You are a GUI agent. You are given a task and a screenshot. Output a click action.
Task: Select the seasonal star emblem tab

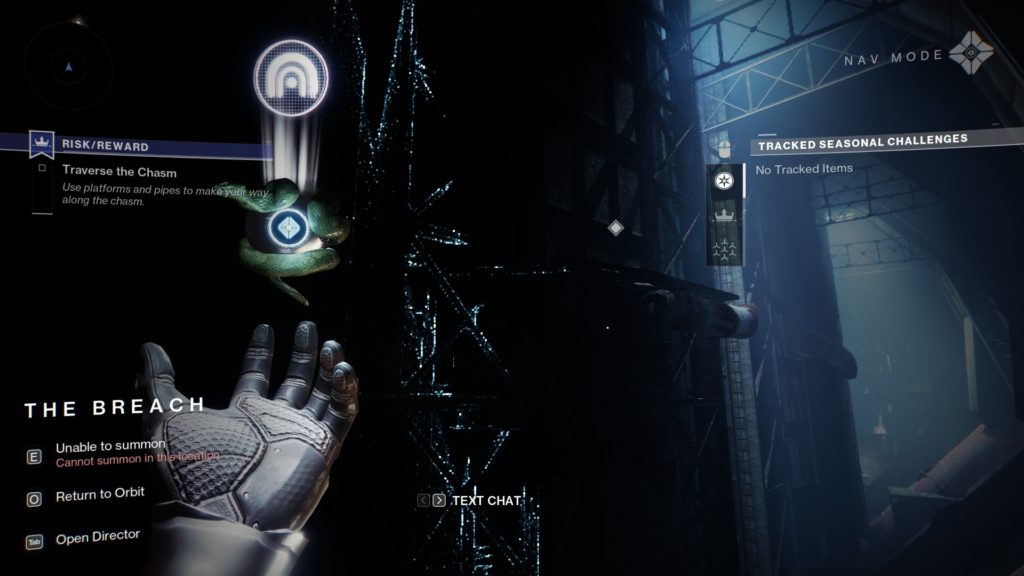[723, 181]
